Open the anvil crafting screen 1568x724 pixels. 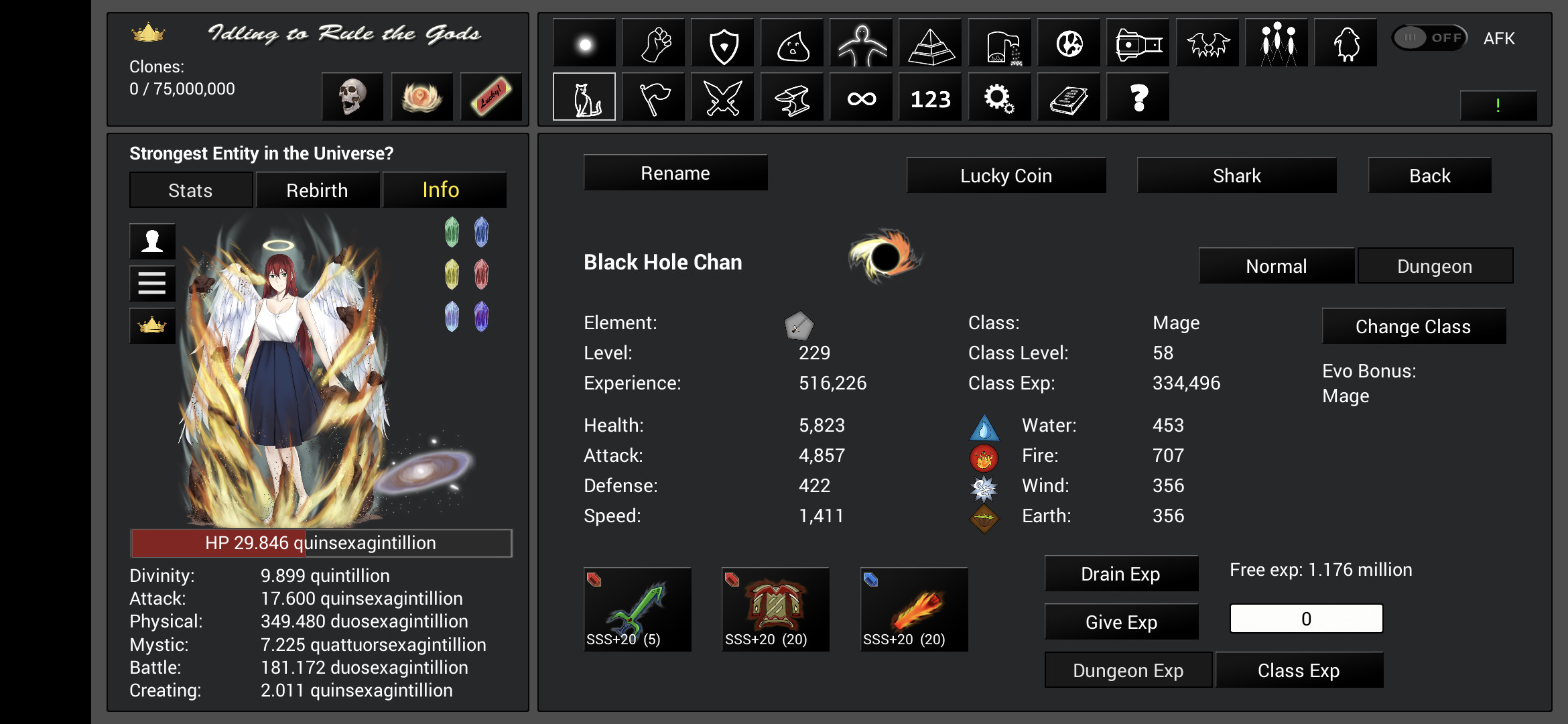click(x=792, y=97)
